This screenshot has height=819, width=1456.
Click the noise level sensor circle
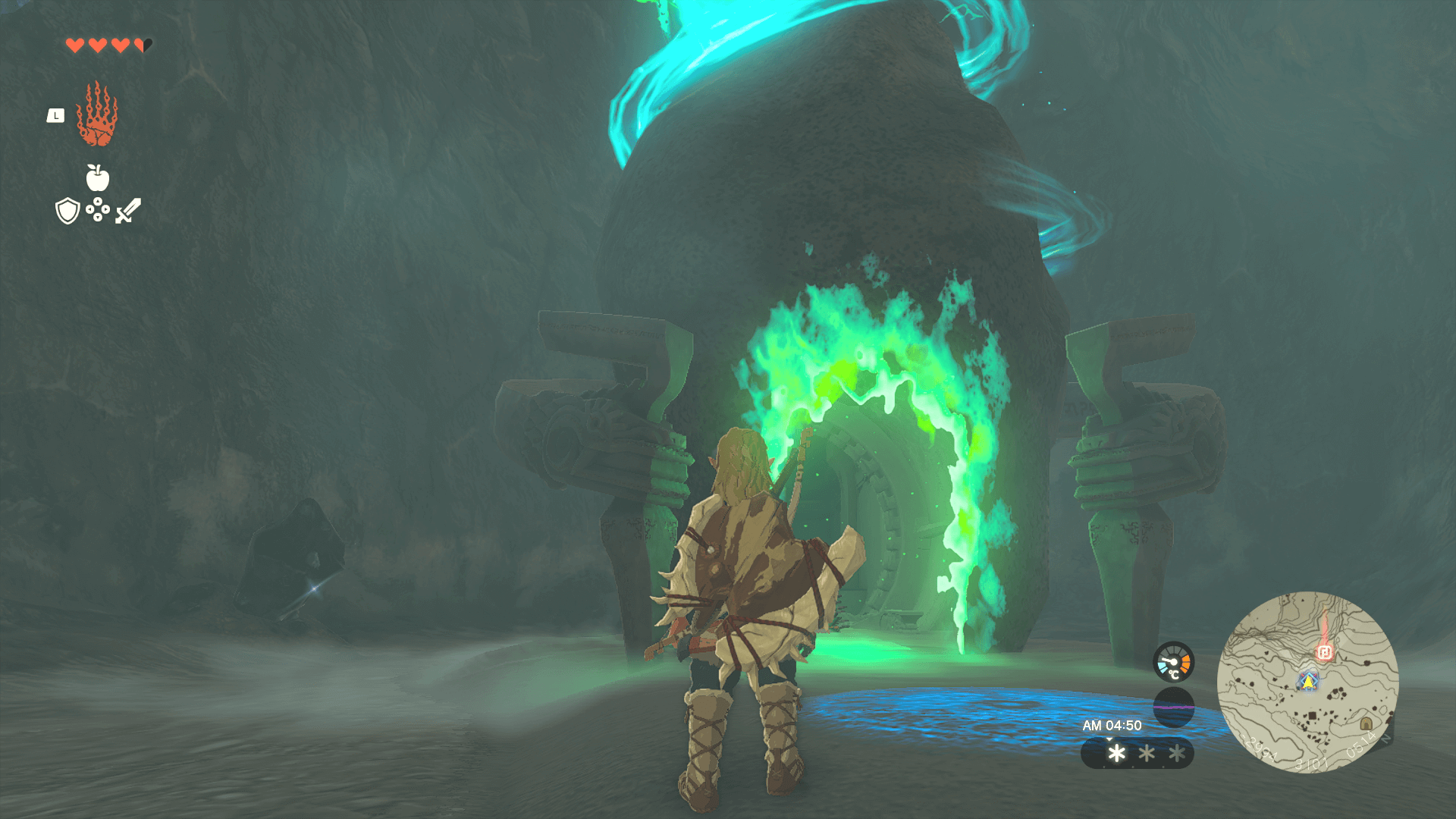1173,707
